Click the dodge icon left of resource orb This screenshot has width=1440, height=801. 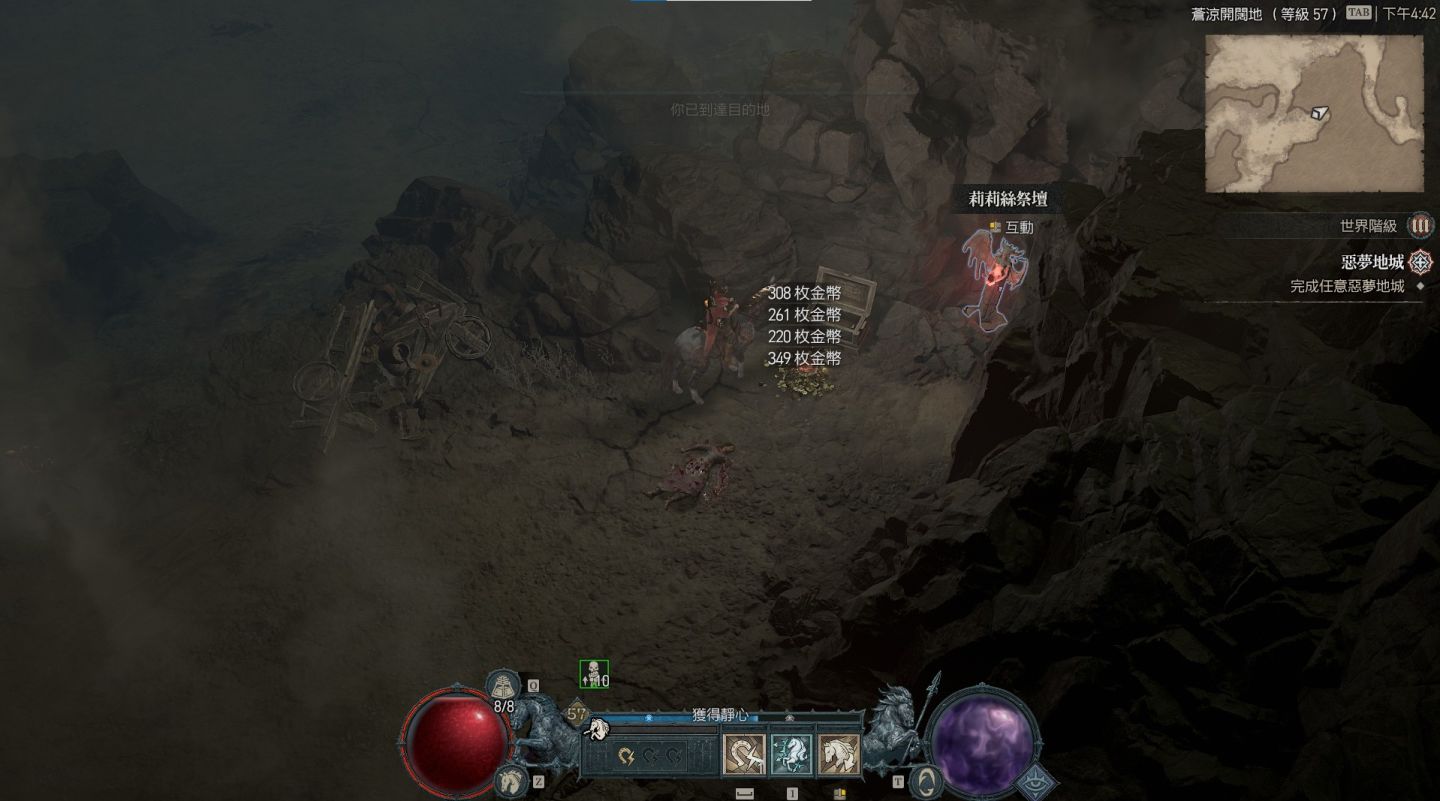coord(926,780)
